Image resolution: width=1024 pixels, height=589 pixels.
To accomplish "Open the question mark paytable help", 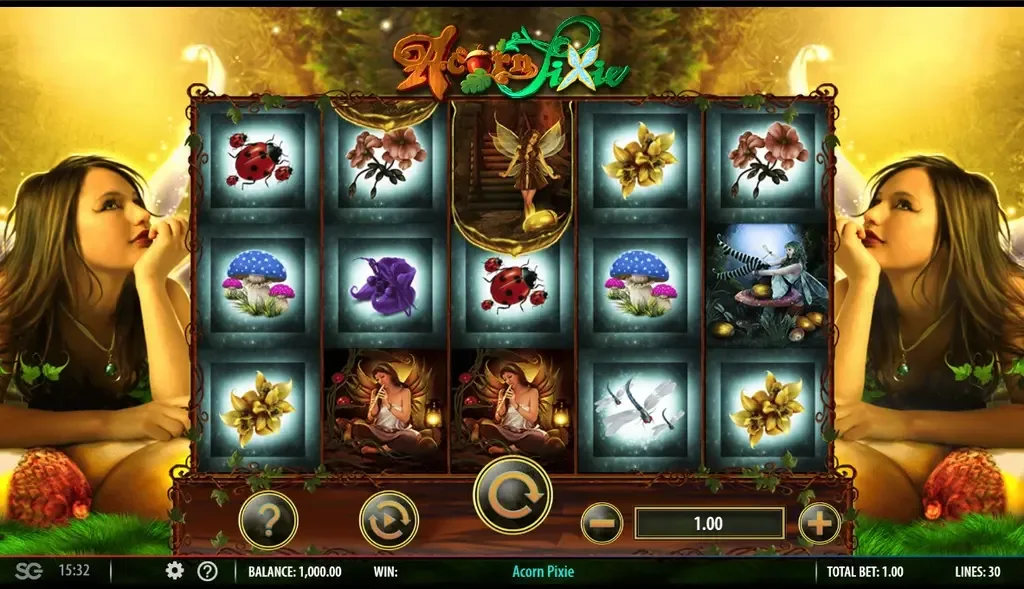I will point(268,520).
